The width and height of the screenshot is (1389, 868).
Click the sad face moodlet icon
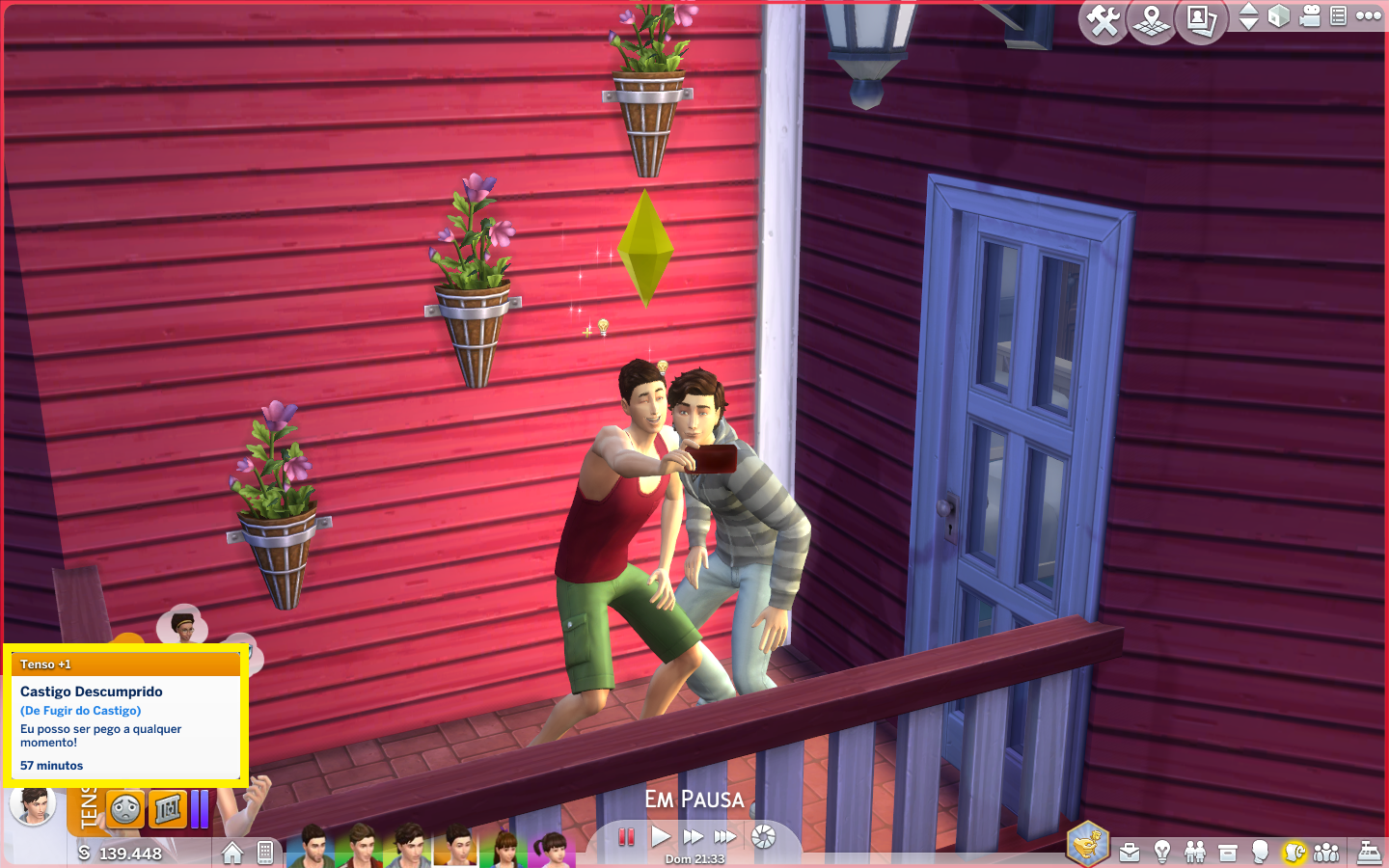[x=125, y=810]
